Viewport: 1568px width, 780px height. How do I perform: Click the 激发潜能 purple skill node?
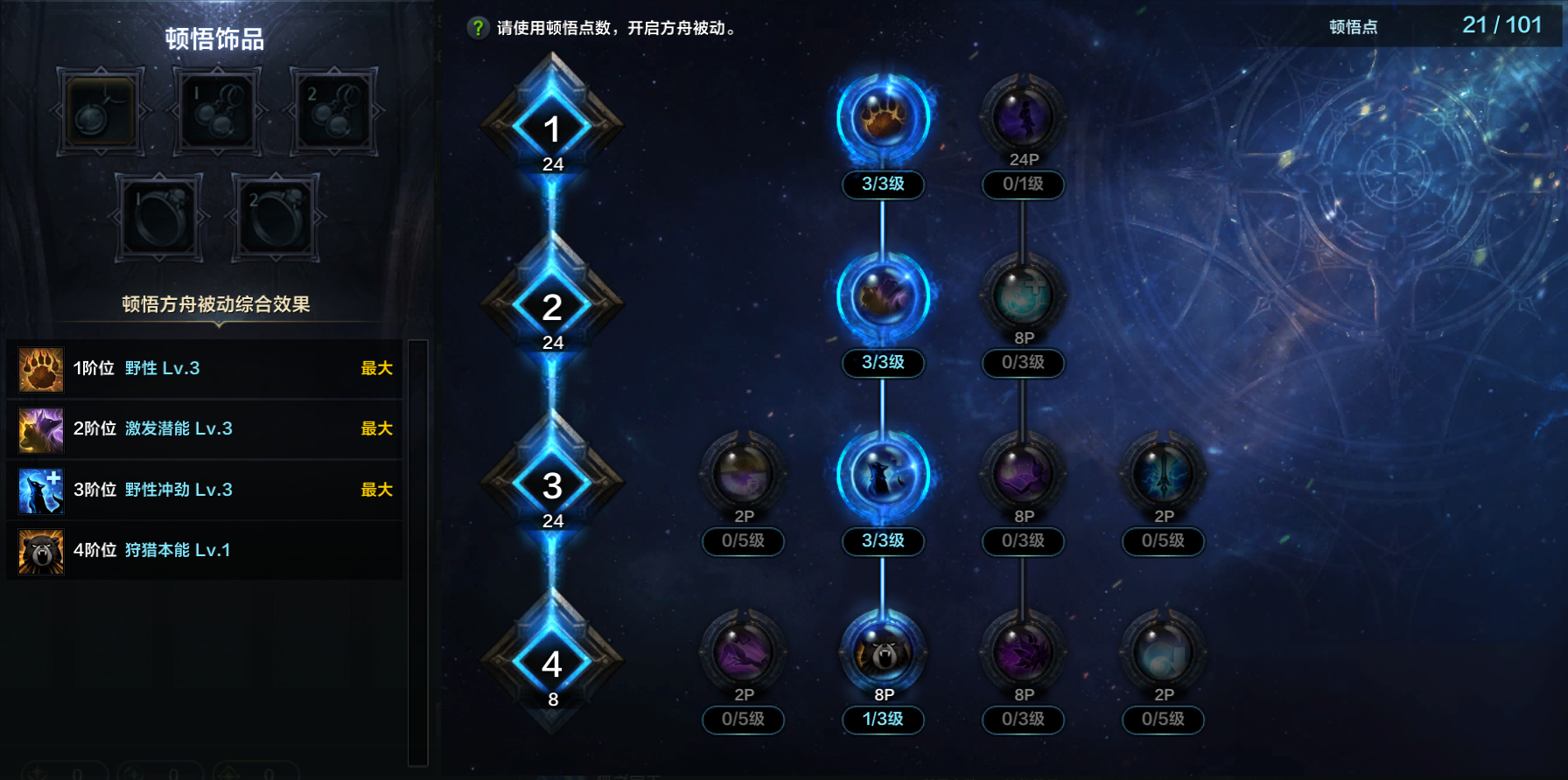882,296
